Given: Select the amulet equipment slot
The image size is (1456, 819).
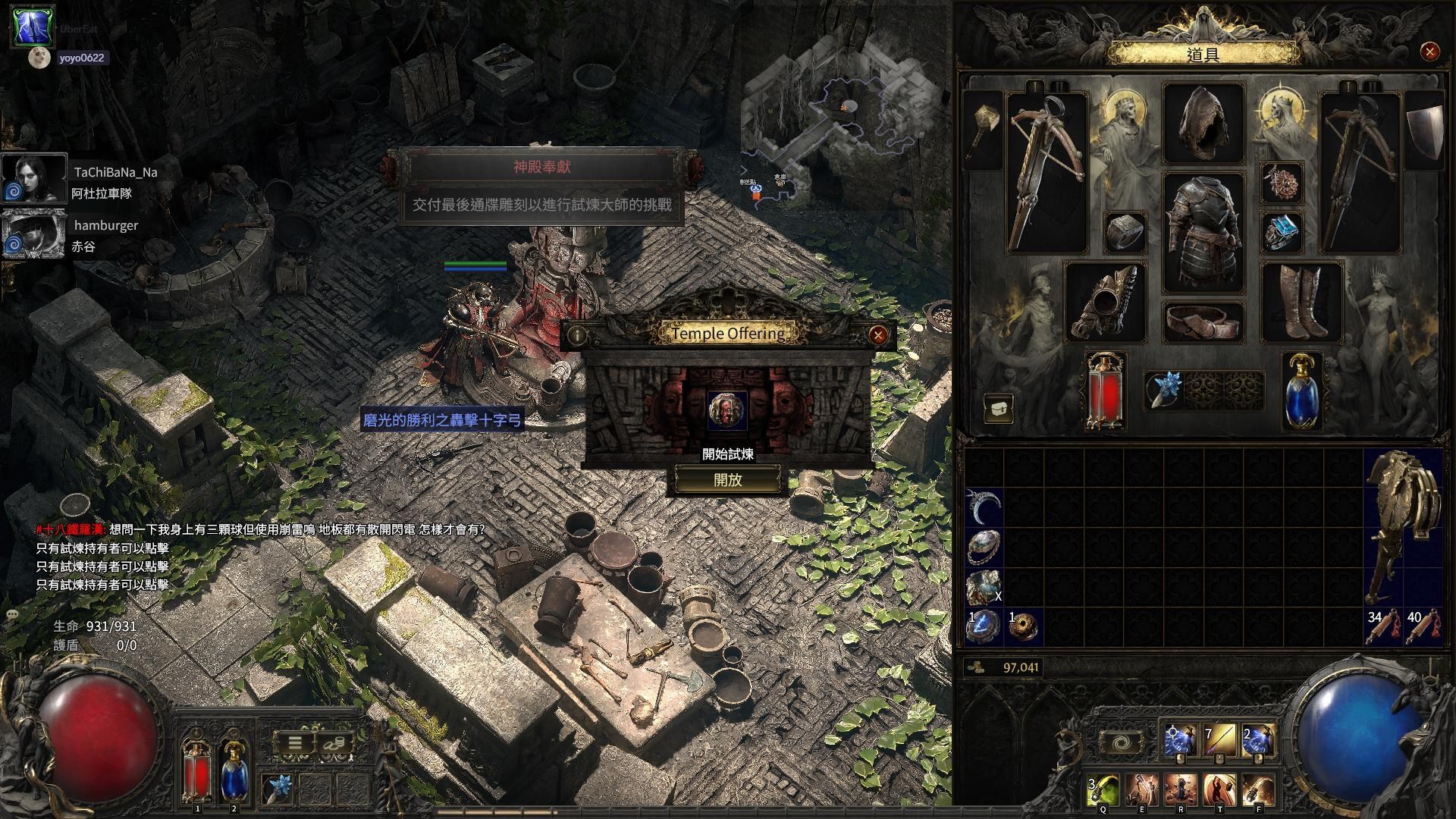Looking at the screenshot, I should click(x=1282, y=183).
